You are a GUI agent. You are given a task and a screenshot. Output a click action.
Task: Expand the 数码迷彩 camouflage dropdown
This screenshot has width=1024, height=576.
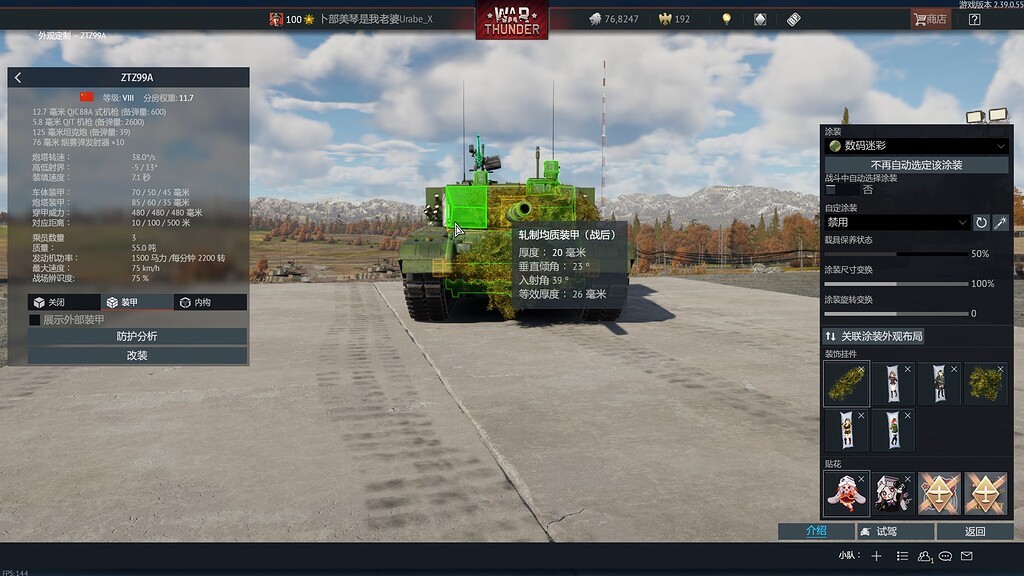(x=916, y=146)
